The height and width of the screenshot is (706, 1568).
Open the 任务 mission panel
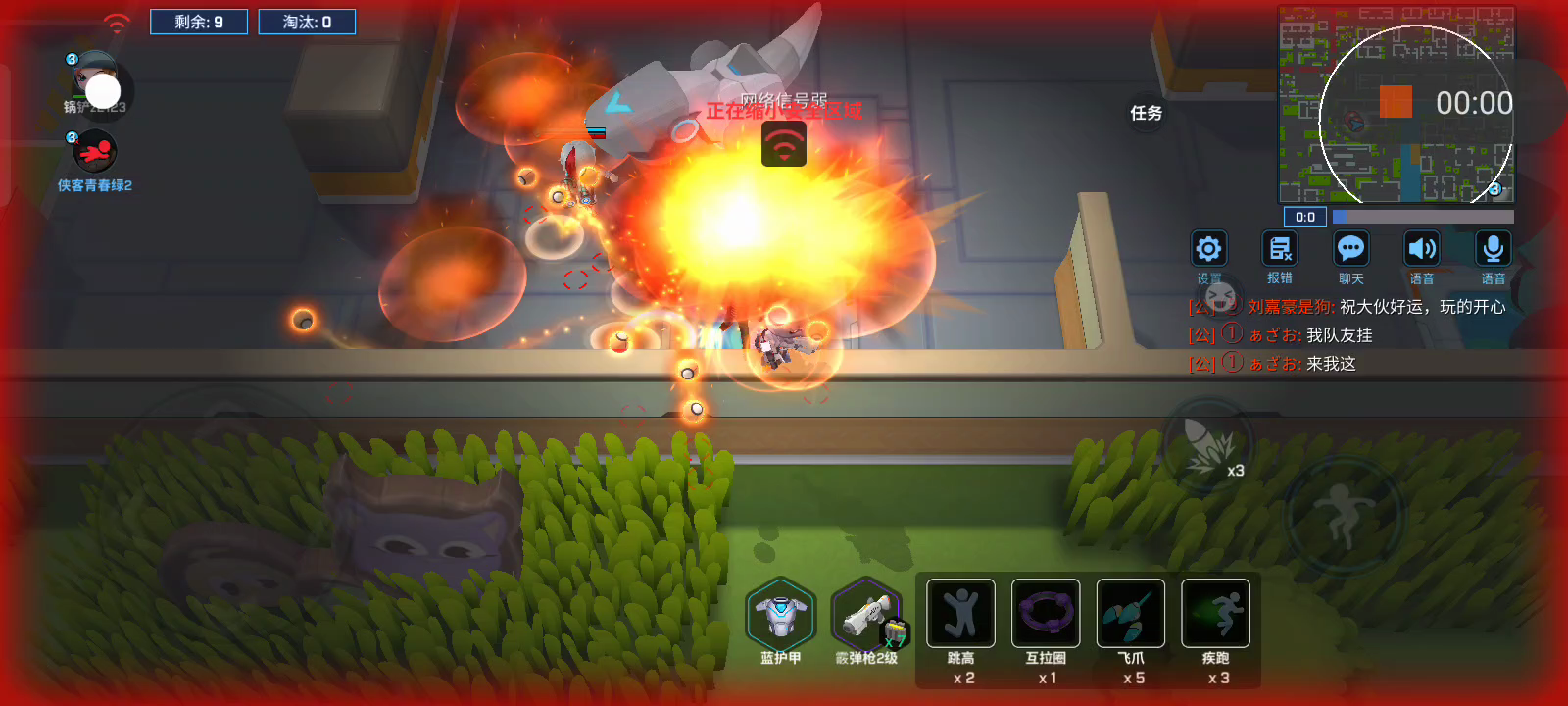[x=1146, y=114]
